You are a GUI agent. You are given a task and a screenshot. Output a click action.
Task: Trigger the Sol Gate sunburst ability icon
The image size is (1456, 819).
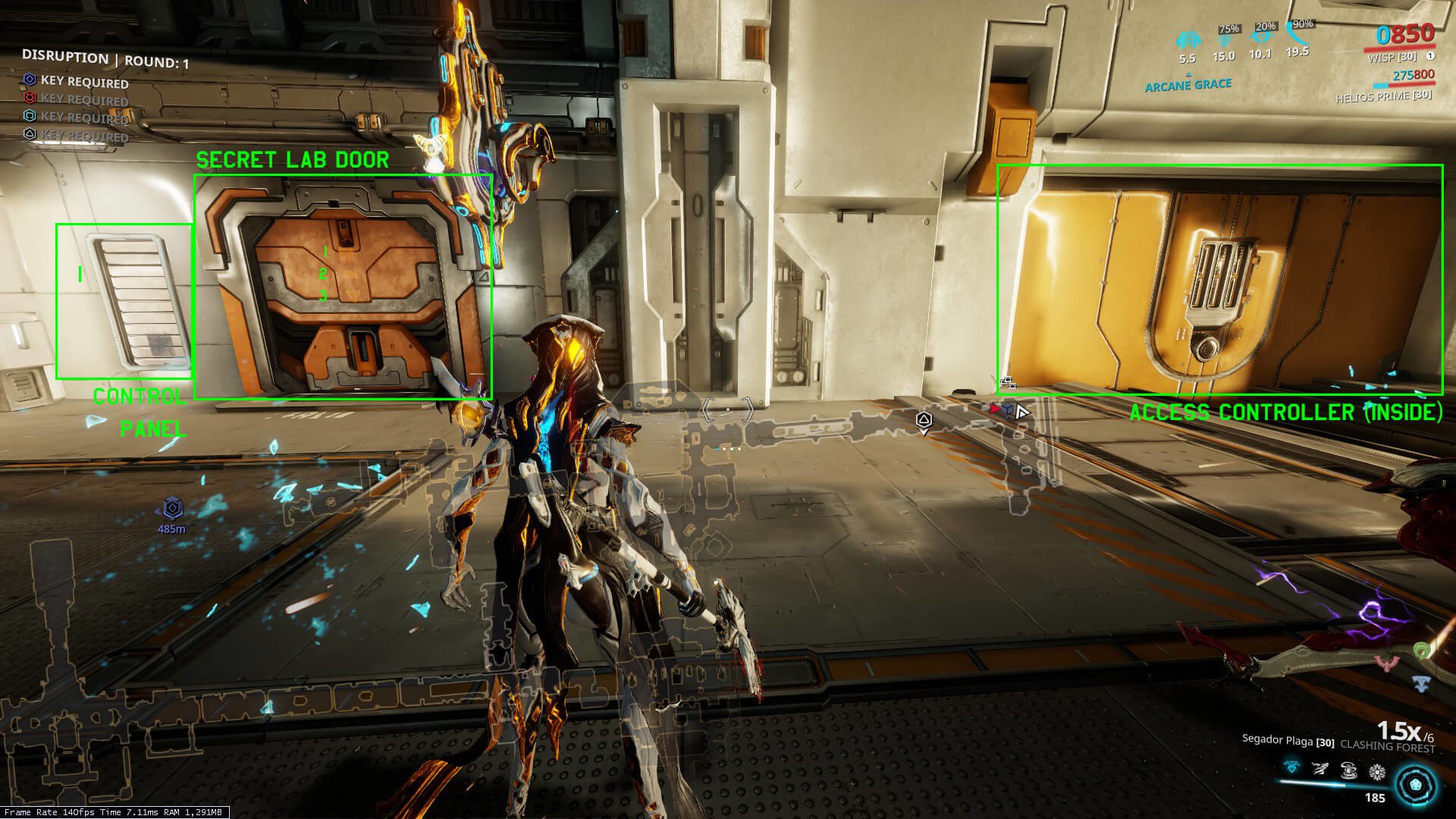coord(1377,772)
